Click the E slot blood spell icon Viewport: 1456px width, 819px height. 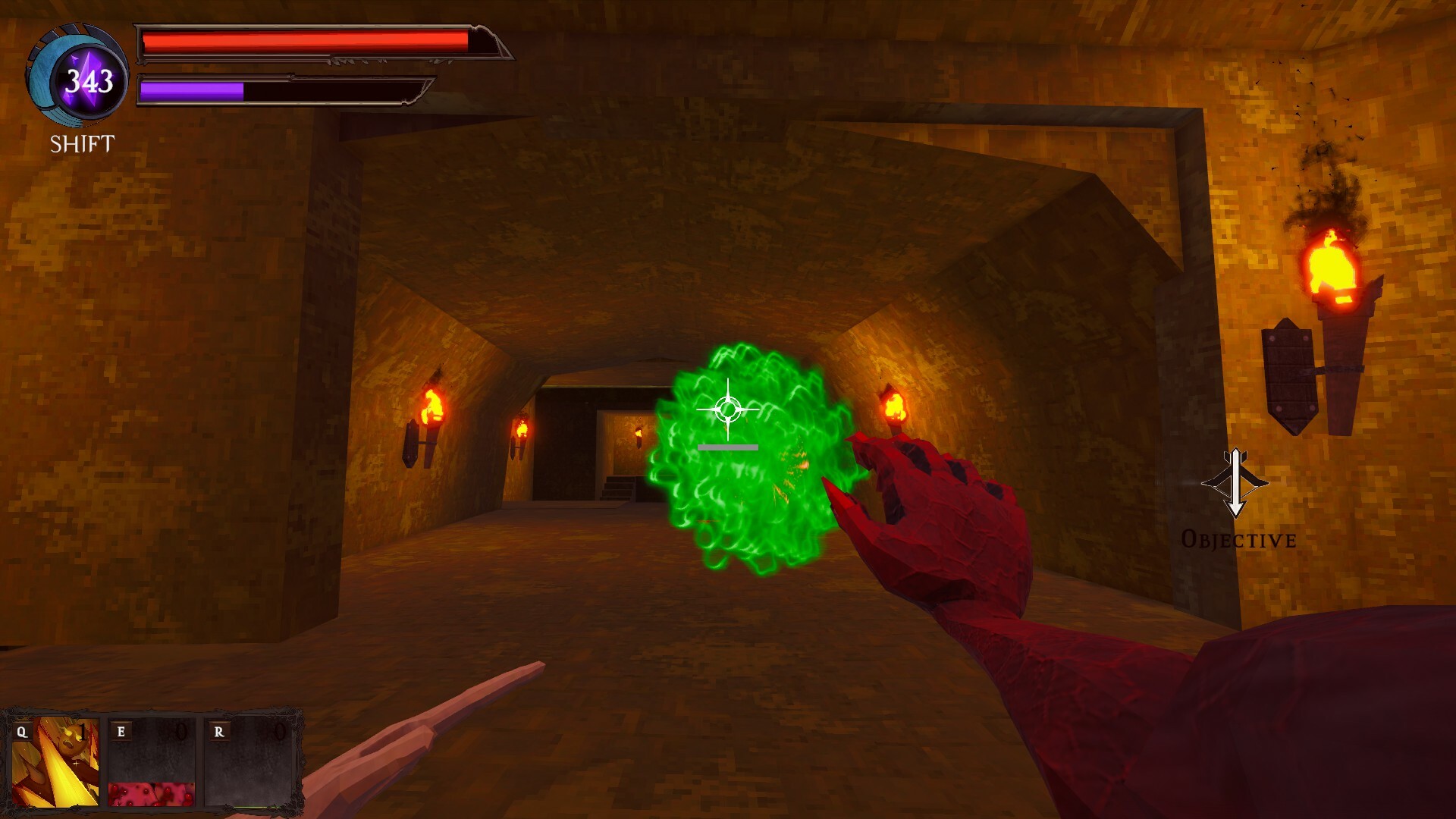(x=152, y=766)
